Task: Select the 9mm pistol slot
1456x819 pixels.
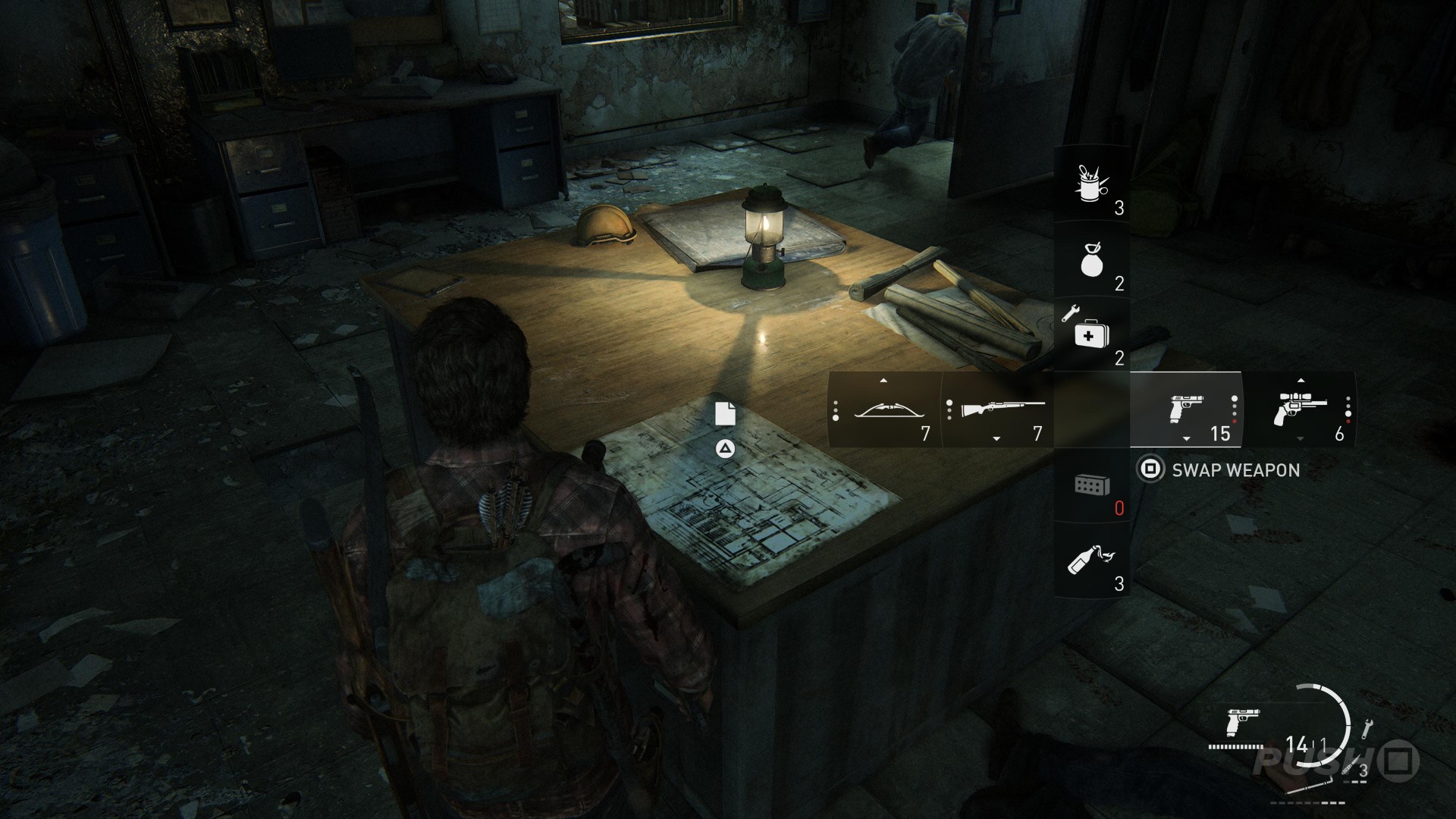Action: (x=1186, y=410)
